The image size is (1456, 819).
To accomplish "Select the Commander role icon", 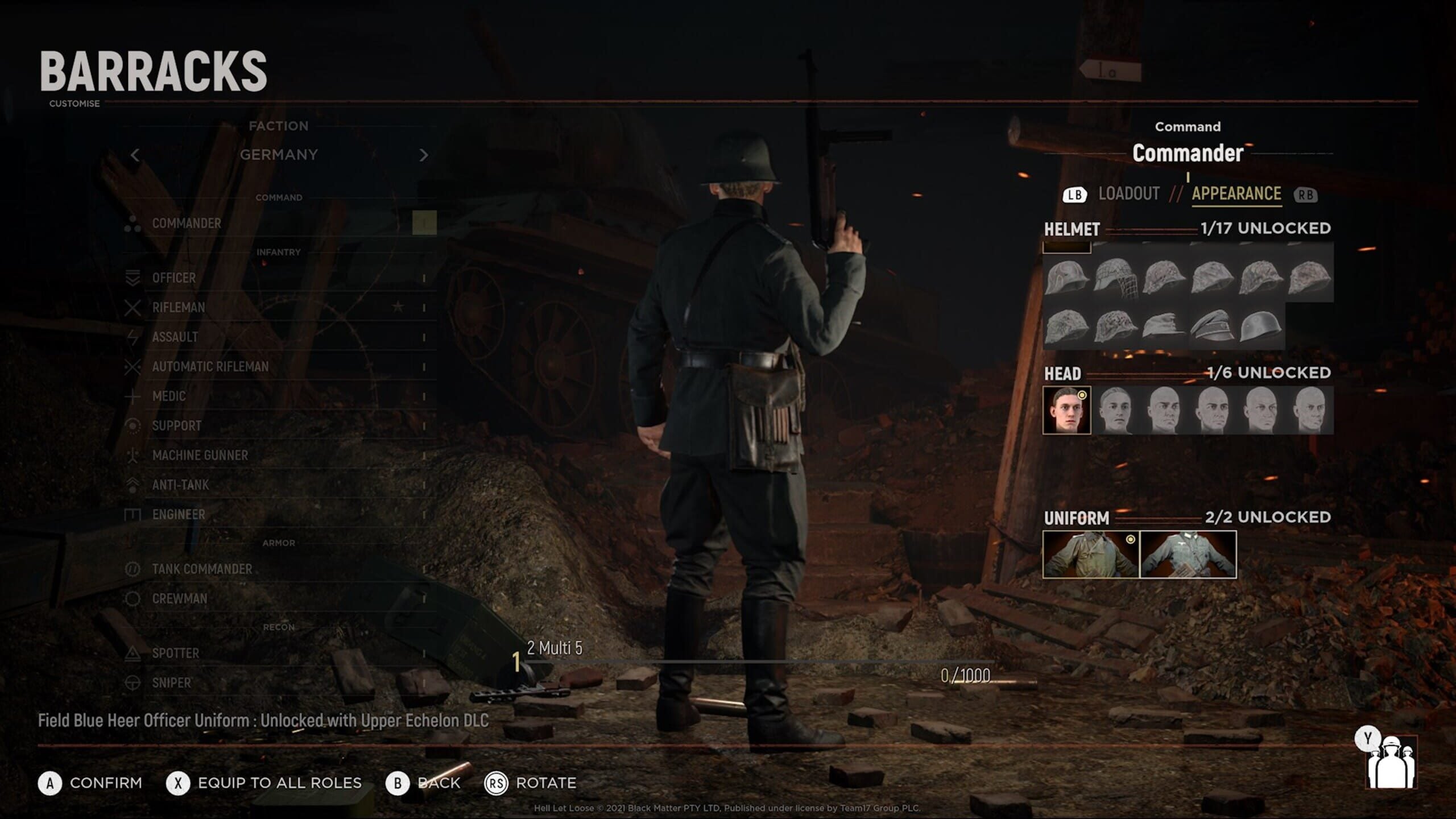I will (134, 224).
